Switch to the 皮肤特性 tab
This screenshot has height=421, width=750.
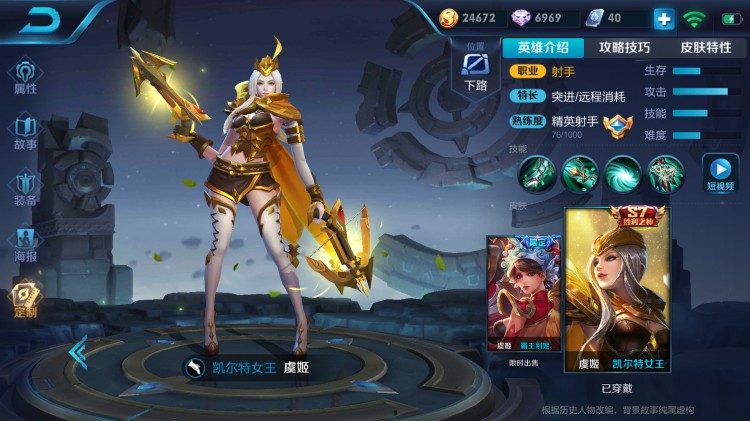704,47
